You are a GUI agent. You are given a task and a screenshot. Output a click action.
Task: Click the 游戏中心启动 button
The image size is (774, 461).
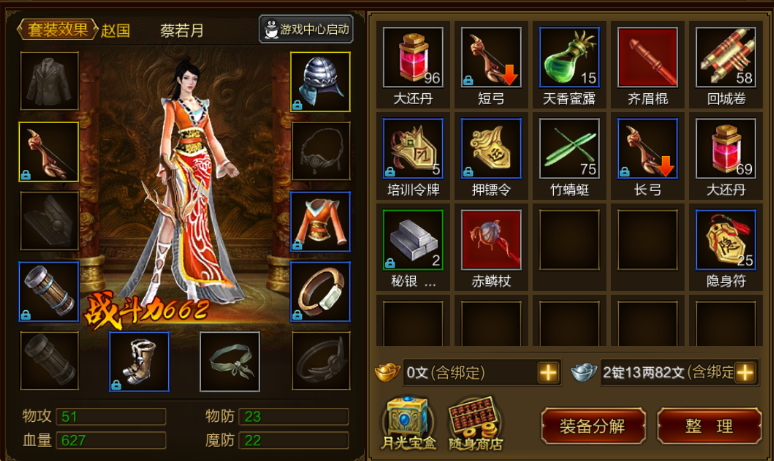pos(306,30)
